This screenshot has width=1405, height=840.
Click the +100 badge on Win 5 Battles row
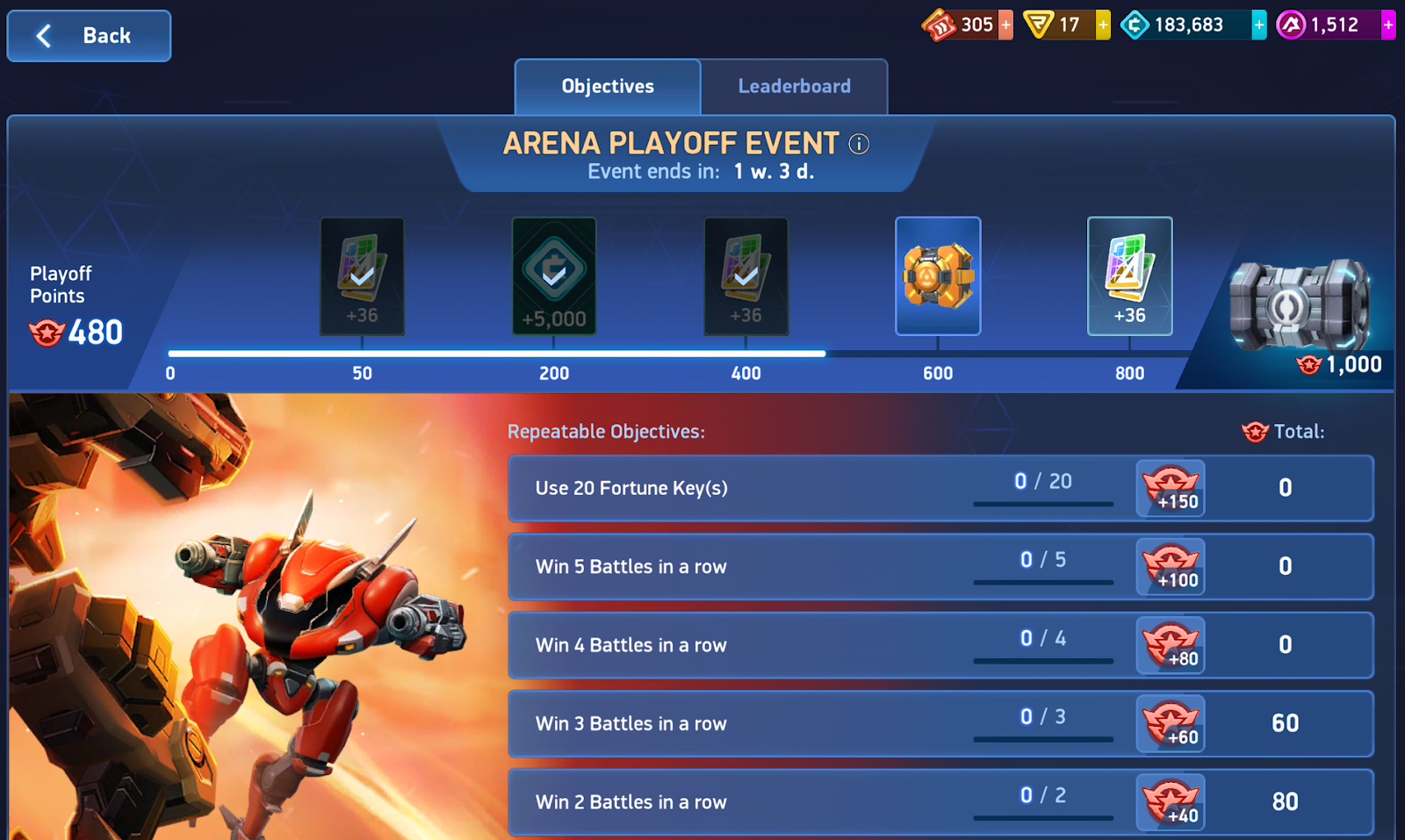coord(1170,567)
